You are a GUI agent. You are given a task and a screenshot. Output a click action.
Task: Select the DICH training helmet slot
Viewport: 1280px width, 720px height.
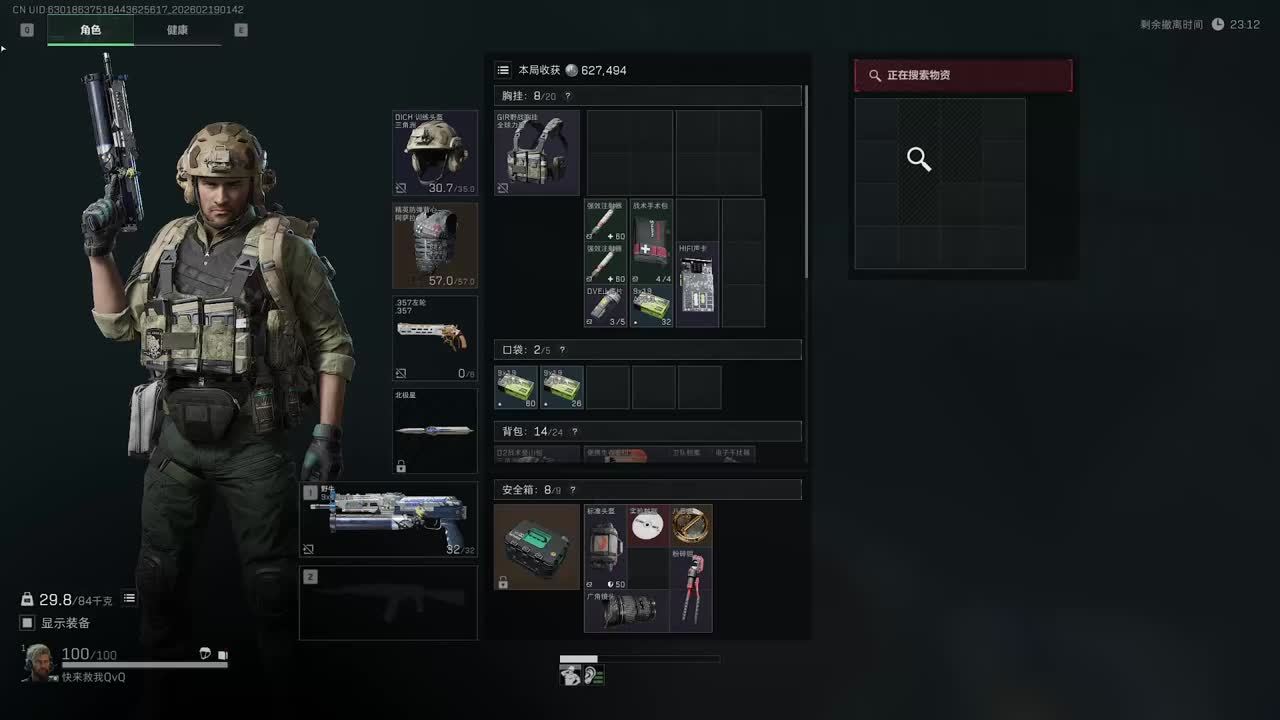click(x=435, y=153)
